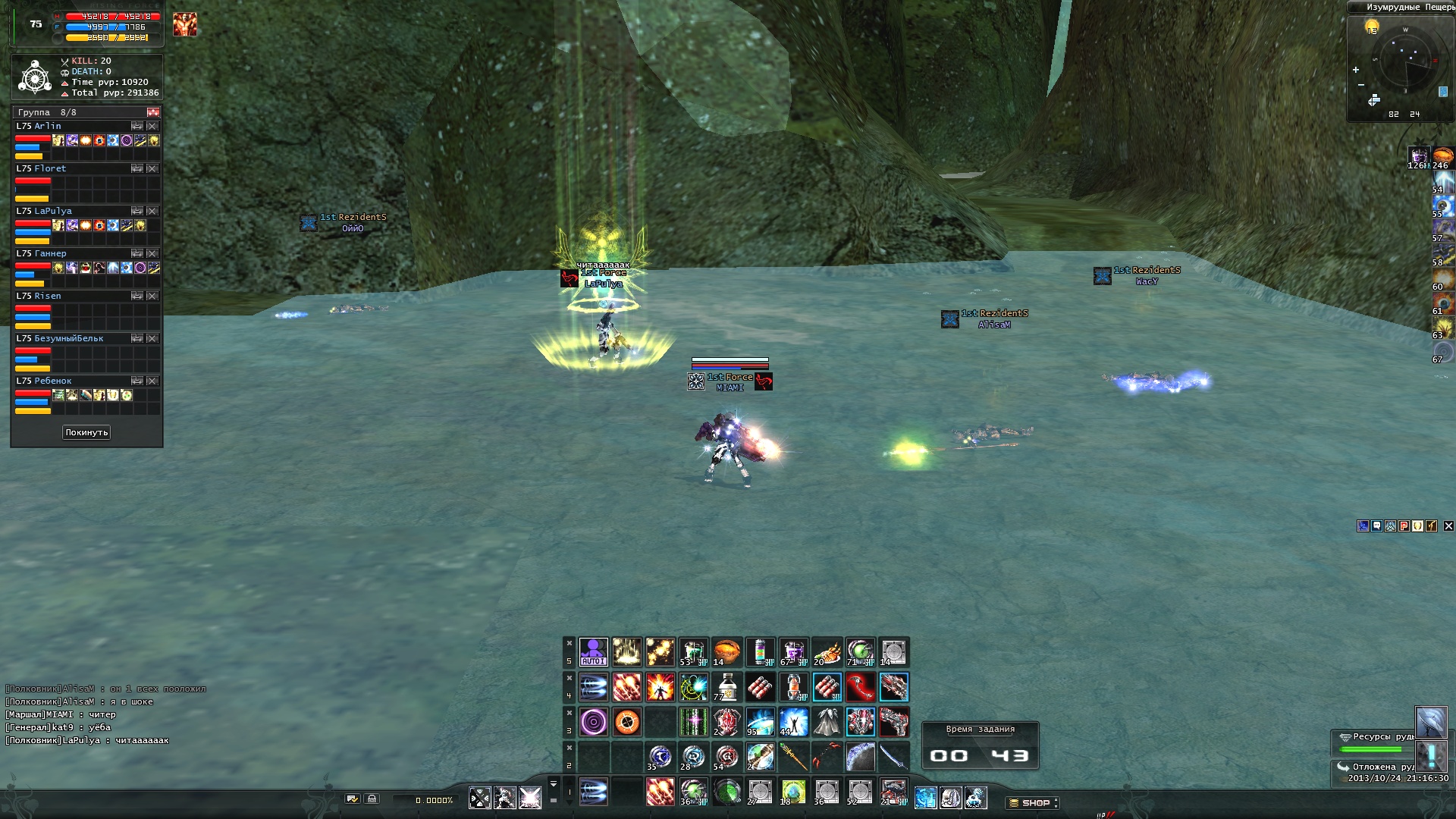
Task: Click the green radar skill in bottom bar
Action: click(x=726, y=792)
